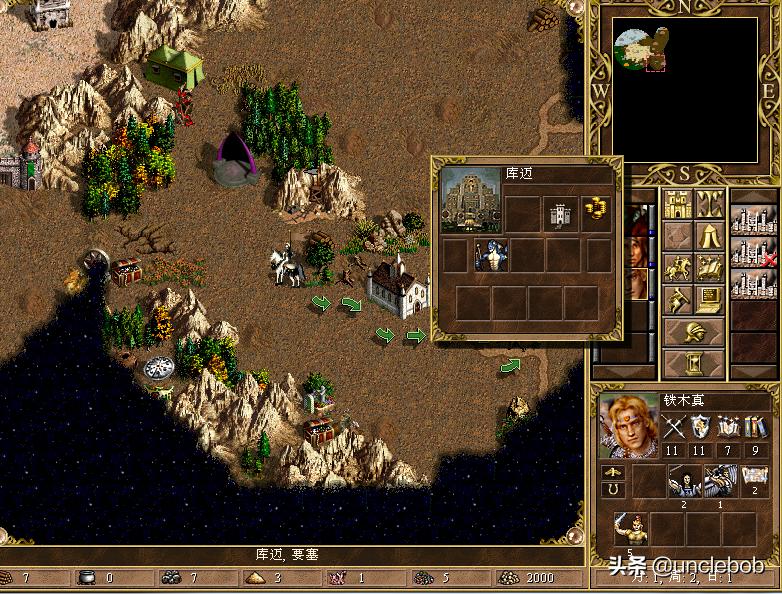Click the world minimap
This screenshot has width=782, height=594.
pos(685,90)
